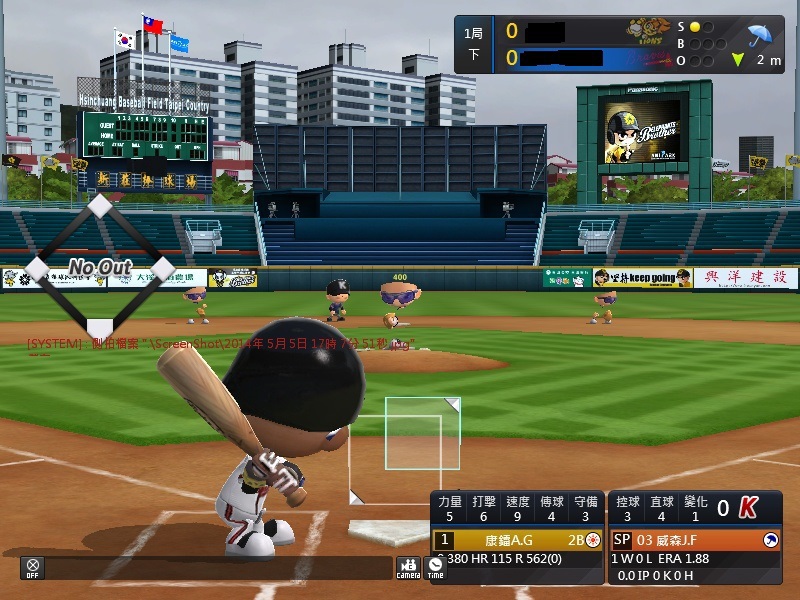Viewport: 800px width, 600px height.
Task: Open the camera view button
Action: pyautogui.click(x=408, y=567)
